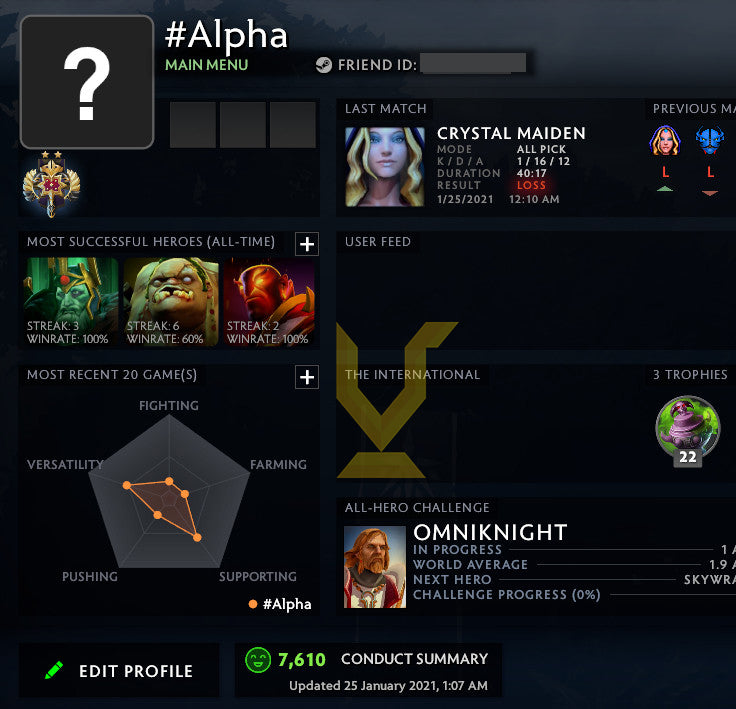736x709 pixels.
Task: Open the Omniknight All-Hero Challenge portrait
Action: tap(375, 567)
